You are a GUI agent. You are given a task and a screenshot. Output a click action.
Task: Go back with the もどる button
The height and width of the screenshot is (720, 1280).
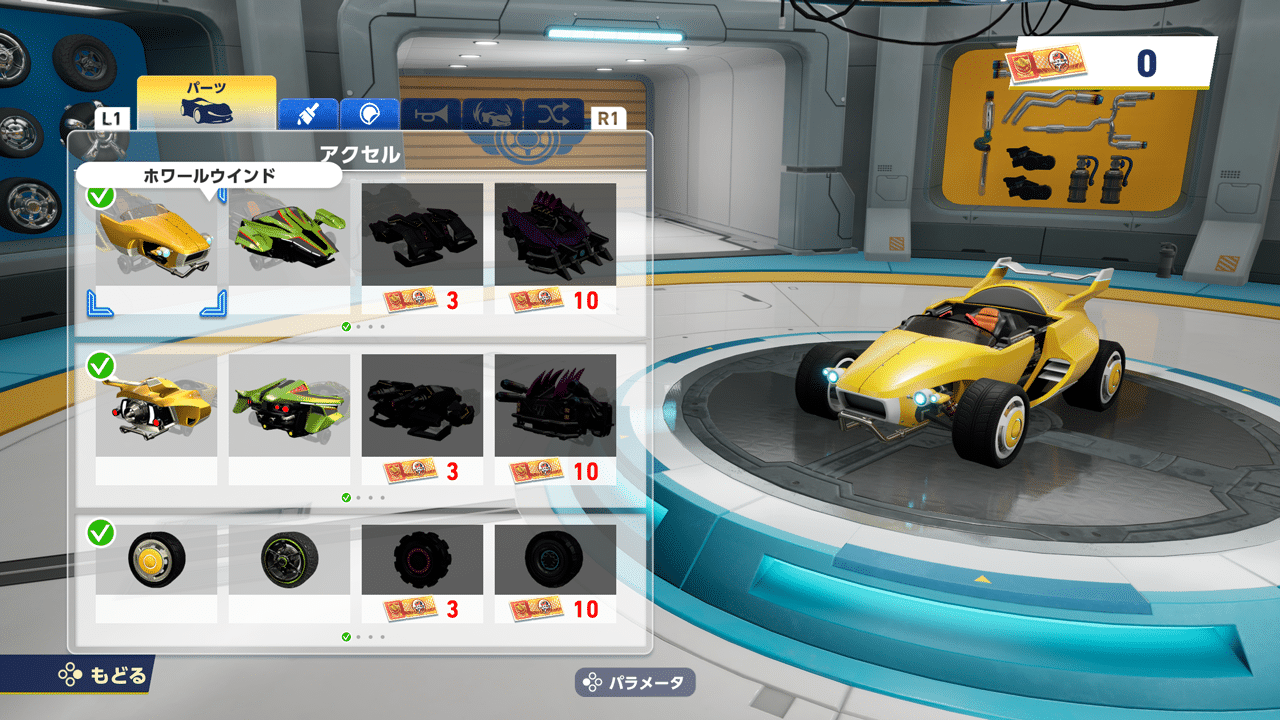[x=102, y=676]
